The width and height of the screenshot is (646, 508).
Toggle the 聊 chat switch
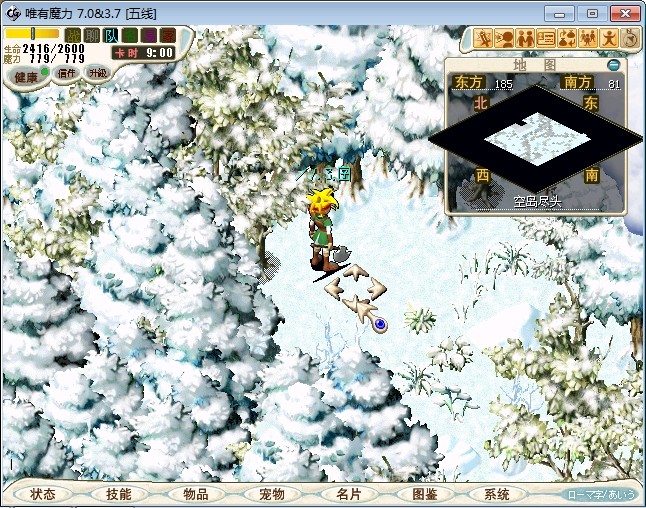pyautogui.click(x=91, y=35)
